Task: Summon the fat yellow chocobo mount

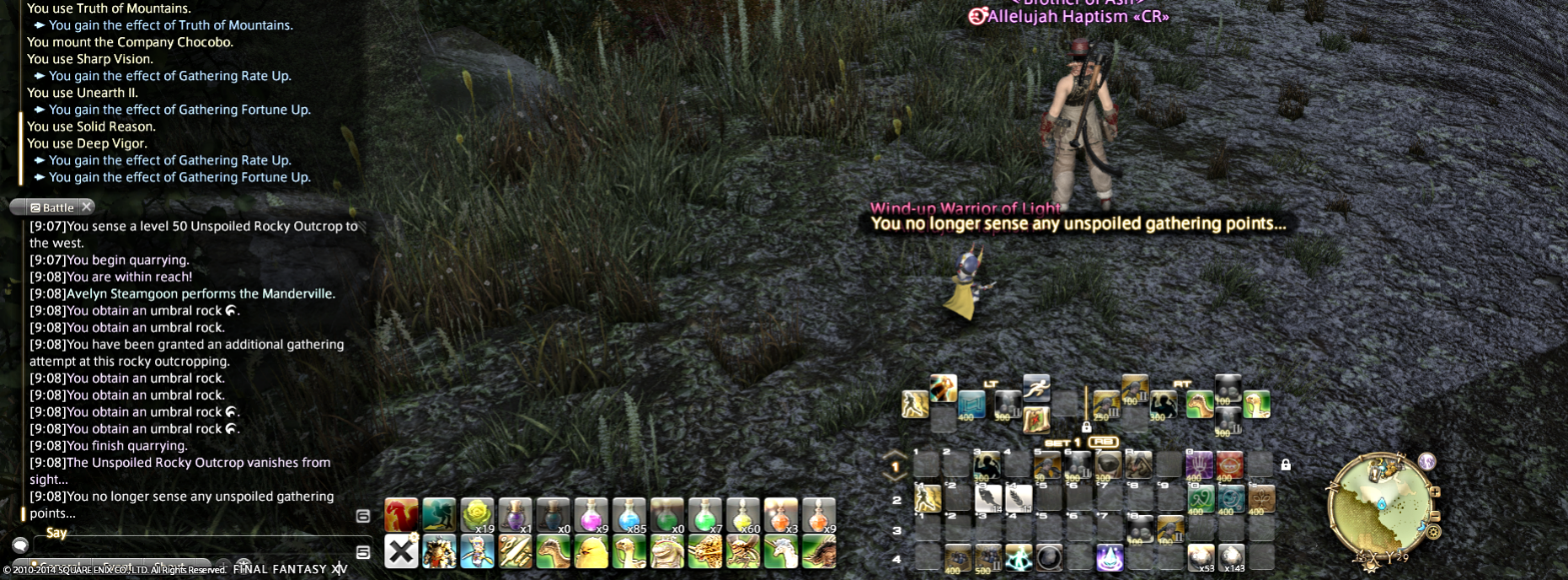Action: click(x=591, y=552)
